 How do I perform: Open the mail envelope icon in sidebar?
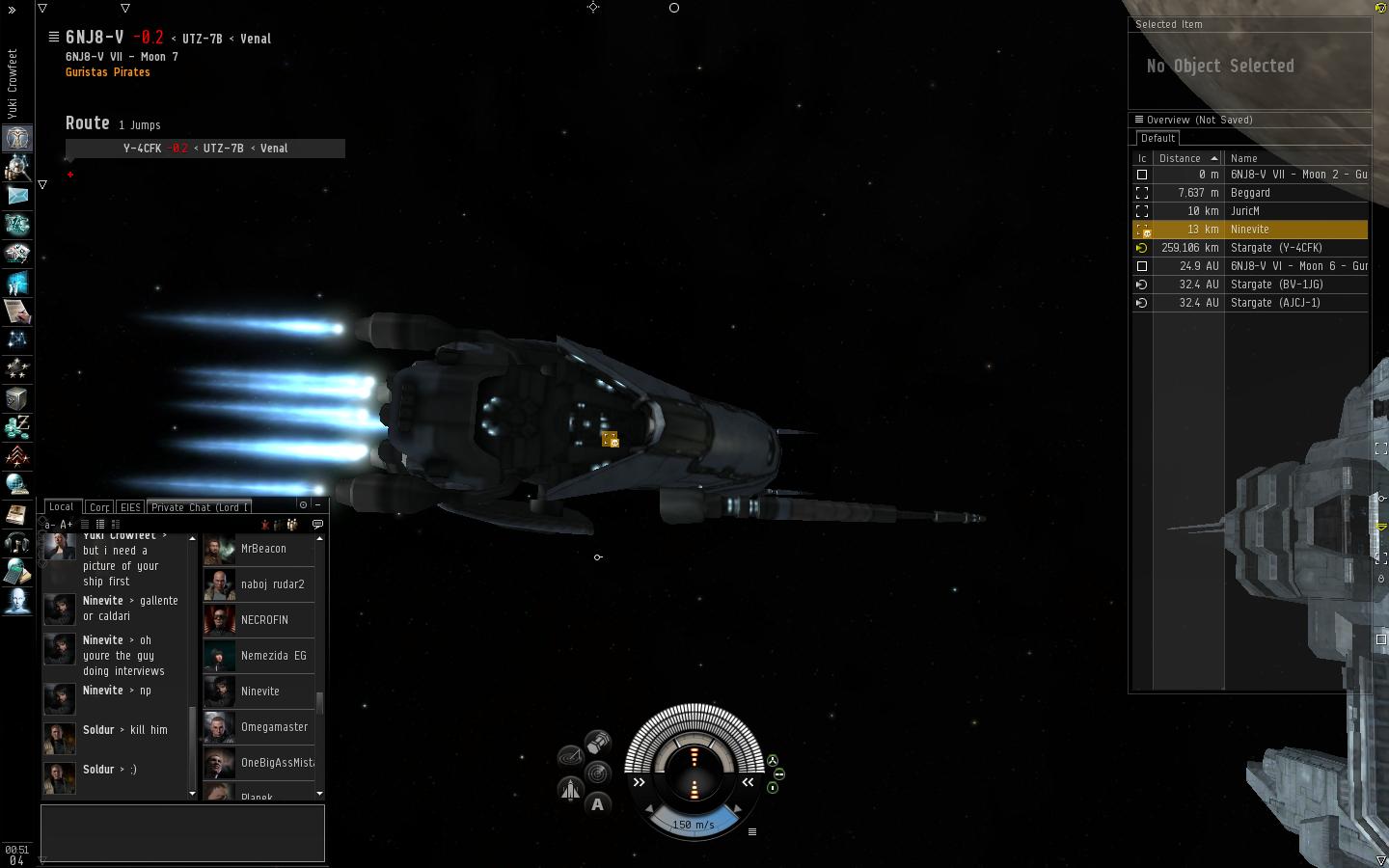tap(17, 195)
